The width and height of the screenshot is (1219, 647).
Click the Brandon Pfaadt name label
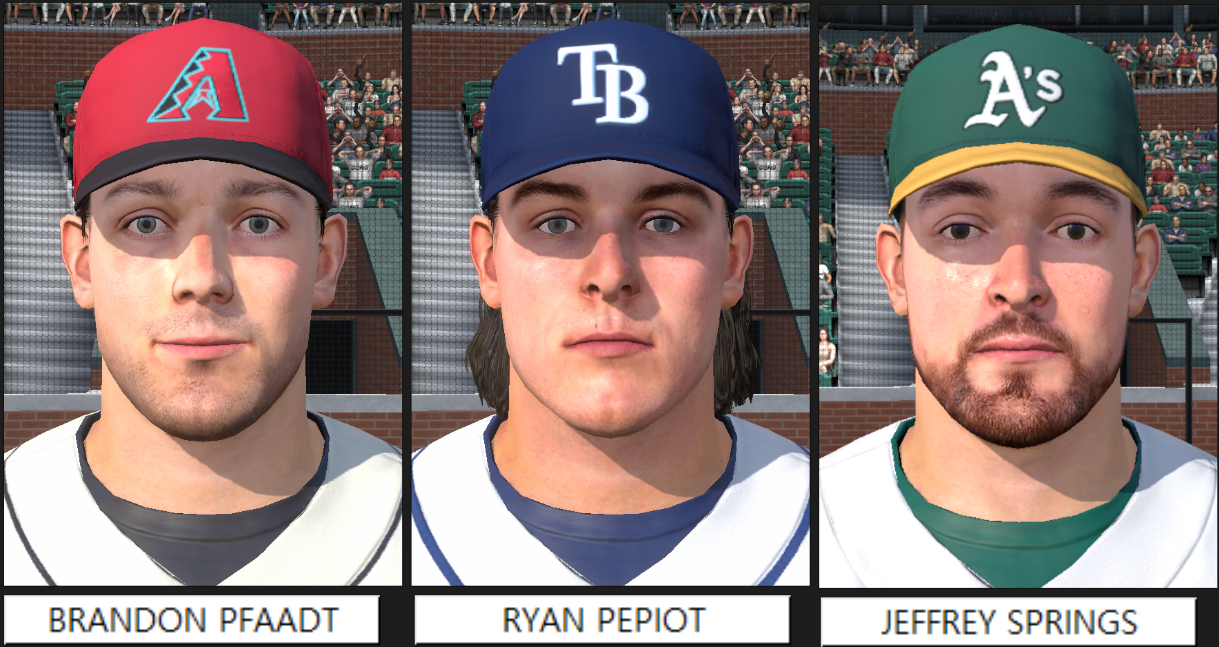click(192, 620)
